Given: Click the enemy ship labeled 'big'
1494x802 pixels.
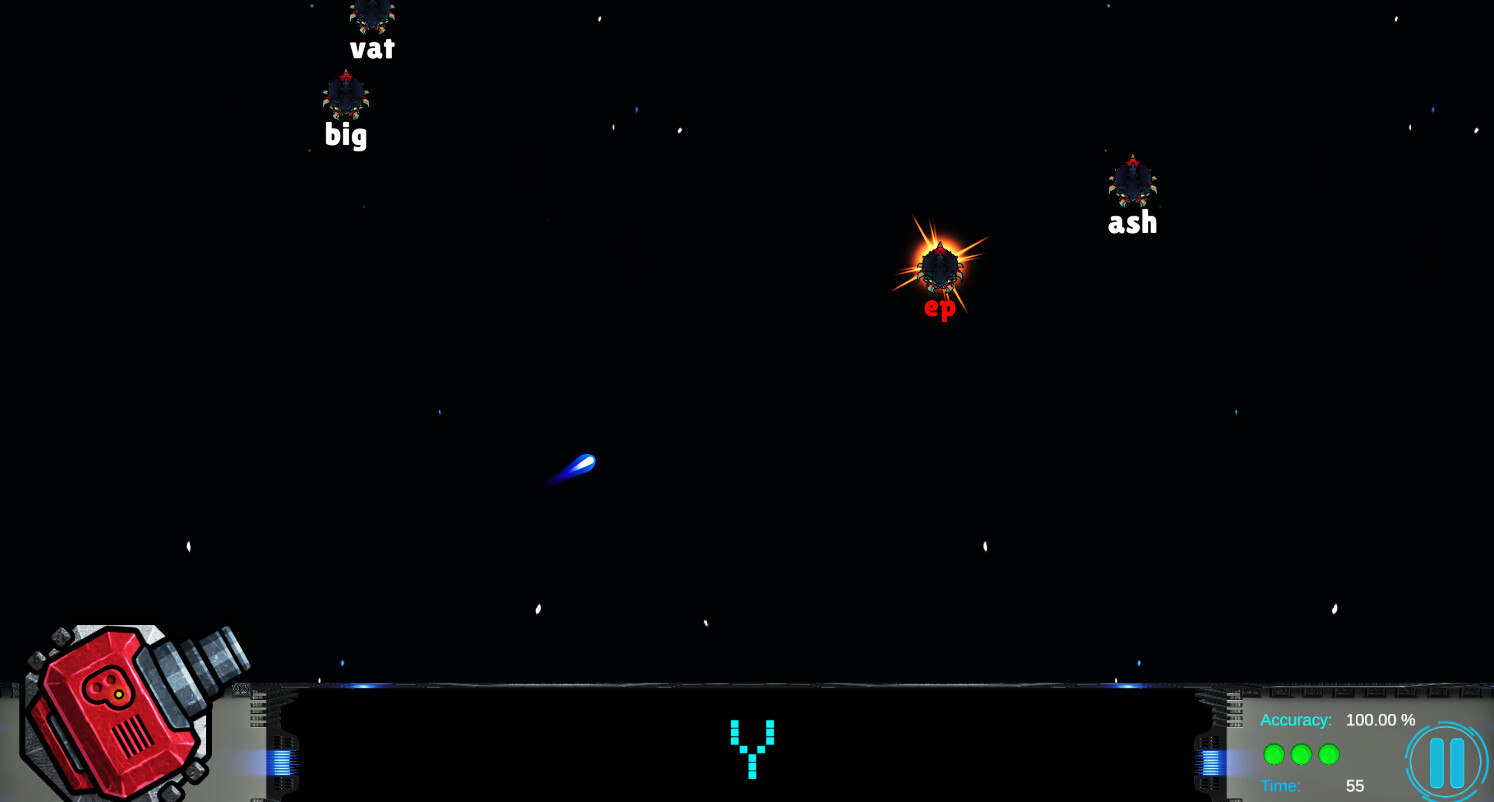Looking at the screenshot, I should click(x=345, y=97).
